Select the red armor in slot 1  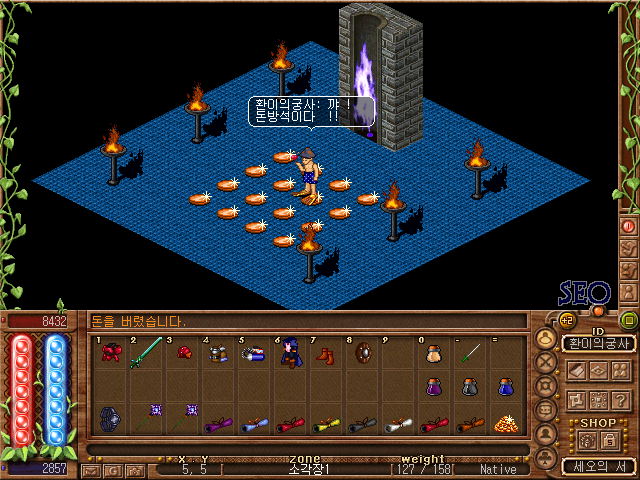111,354
